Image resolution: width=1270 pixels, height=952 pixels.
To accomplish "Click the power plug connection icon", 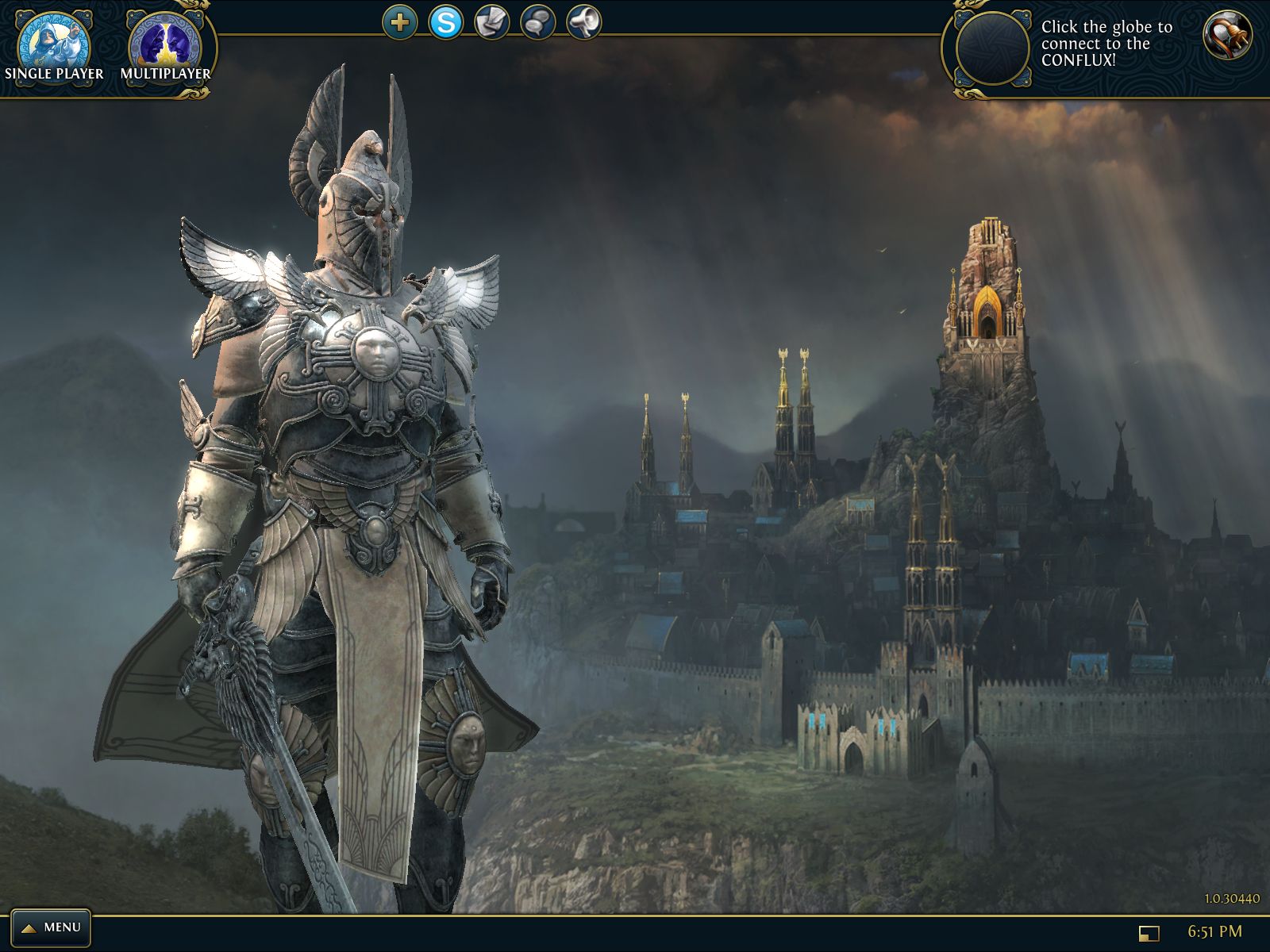I will [x=1227, y=35].
